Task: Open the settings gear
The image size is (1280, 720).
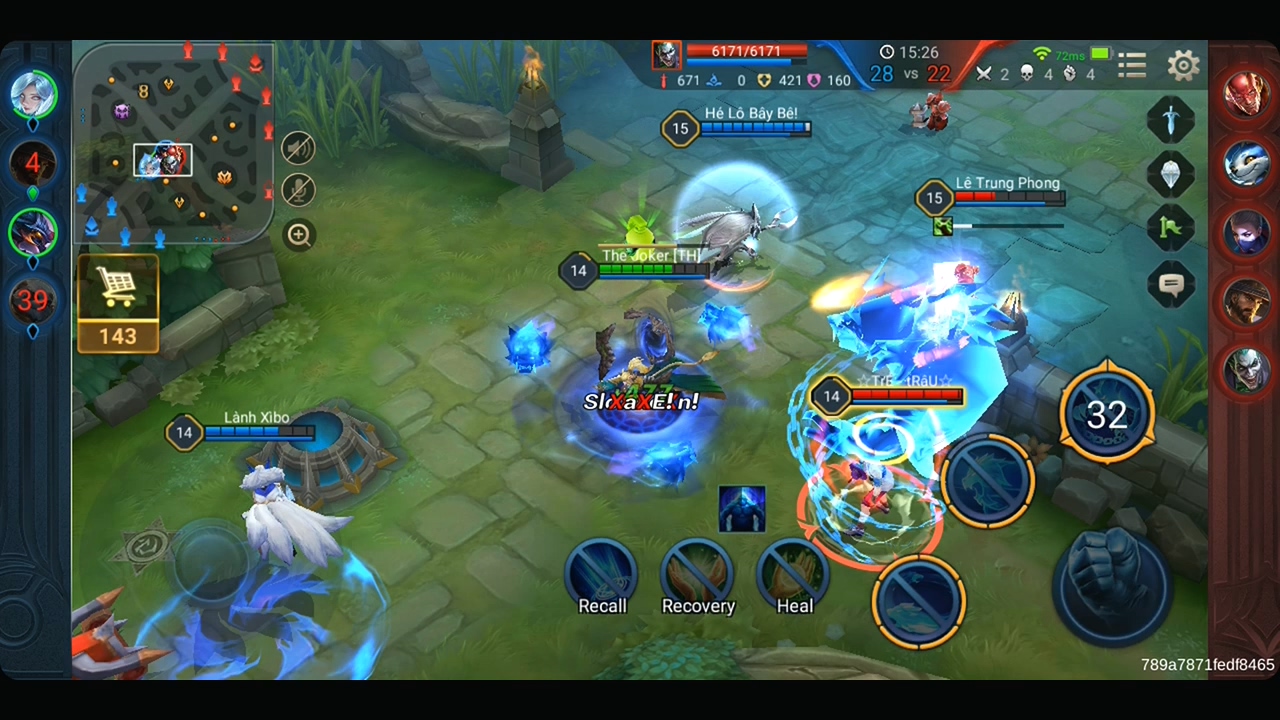Action: tap(1183, 66)
